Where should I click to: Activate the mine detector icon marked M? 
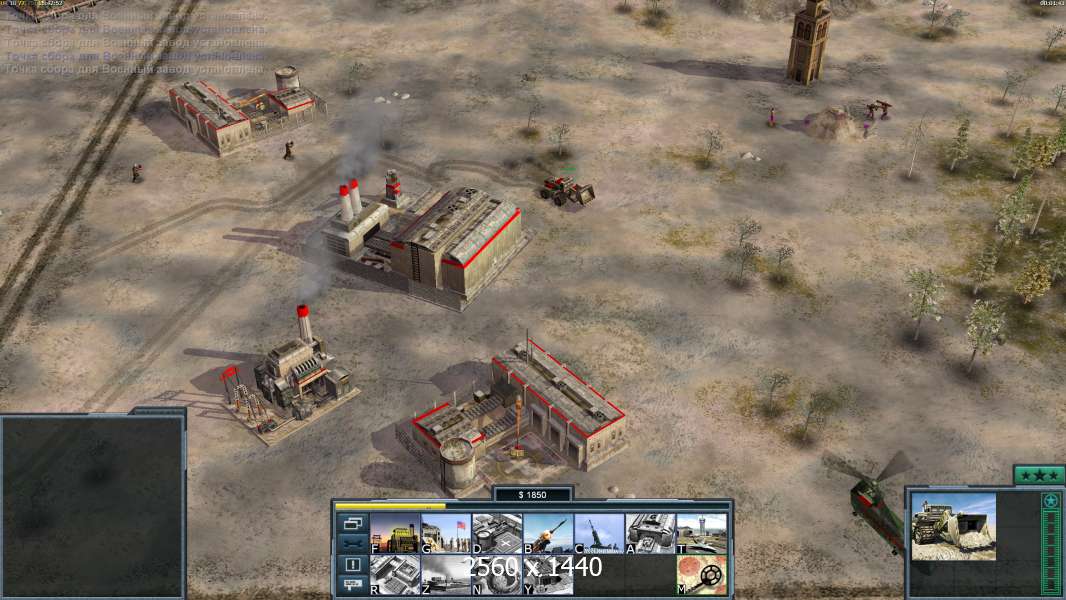pyautogui.click(x=701, y=575)
